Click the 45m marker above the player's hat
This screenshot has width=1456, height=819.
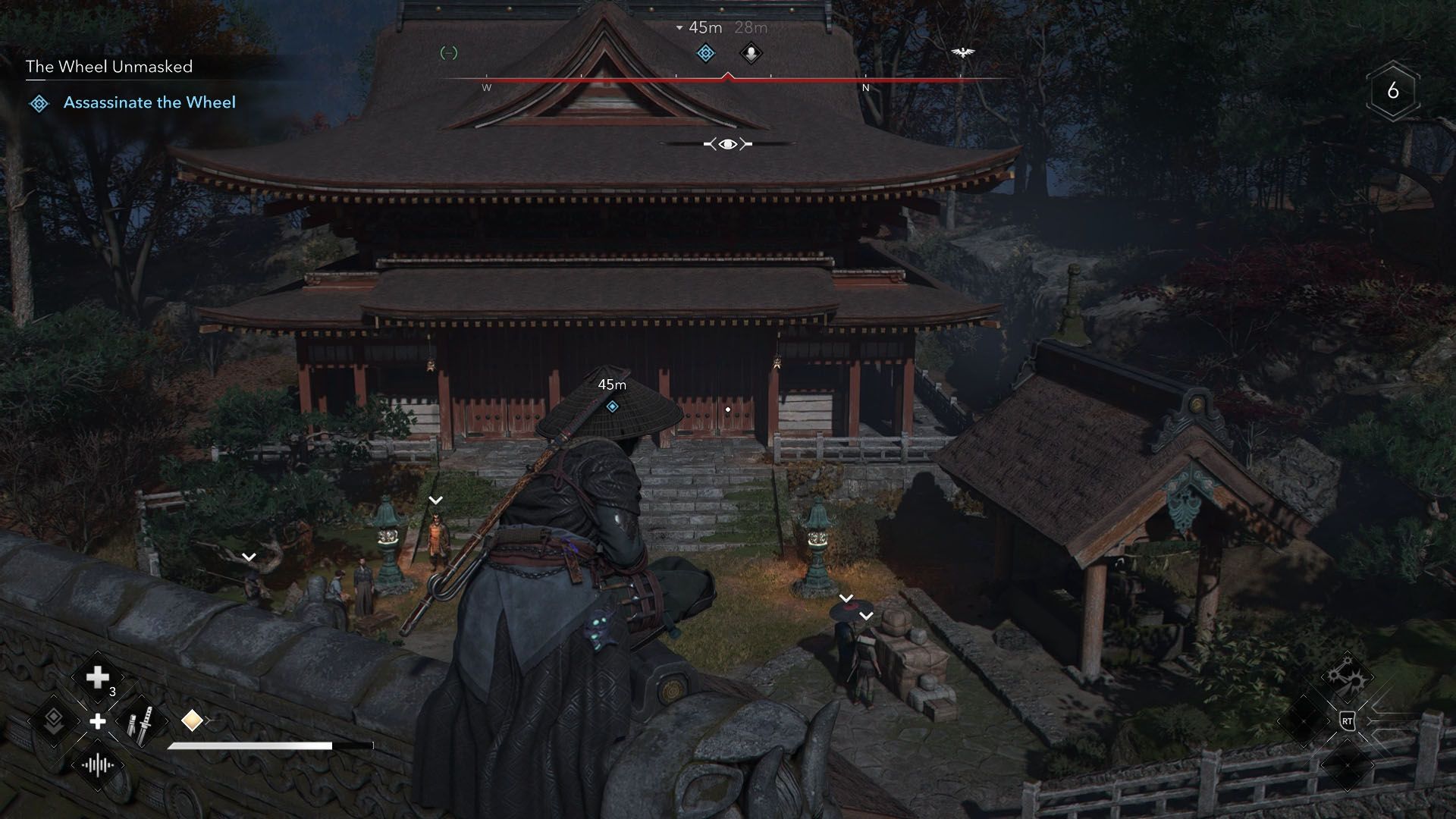pos(611,384)
